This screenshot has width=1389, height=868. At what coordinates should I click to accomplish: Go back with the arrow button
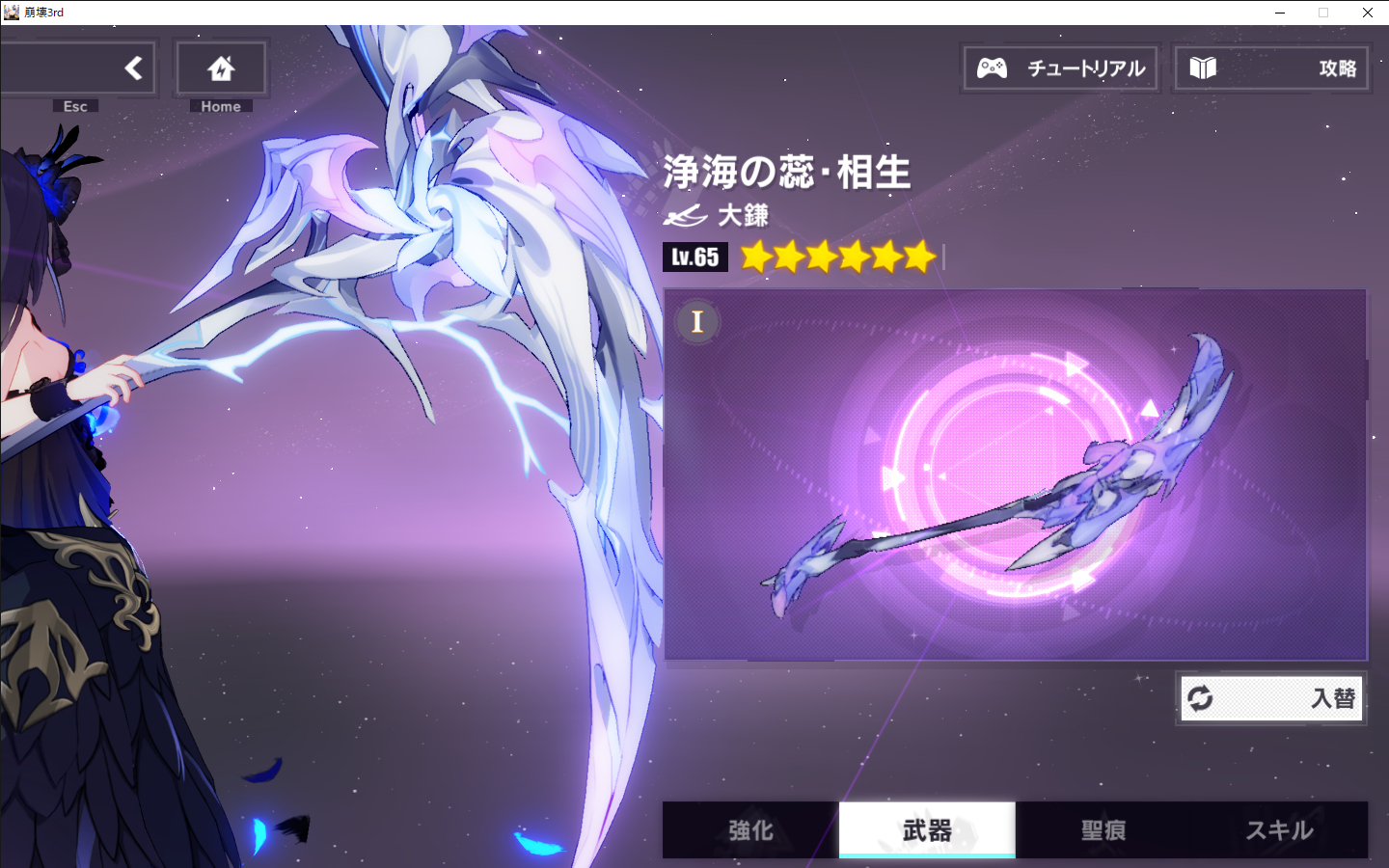[133, 68]
